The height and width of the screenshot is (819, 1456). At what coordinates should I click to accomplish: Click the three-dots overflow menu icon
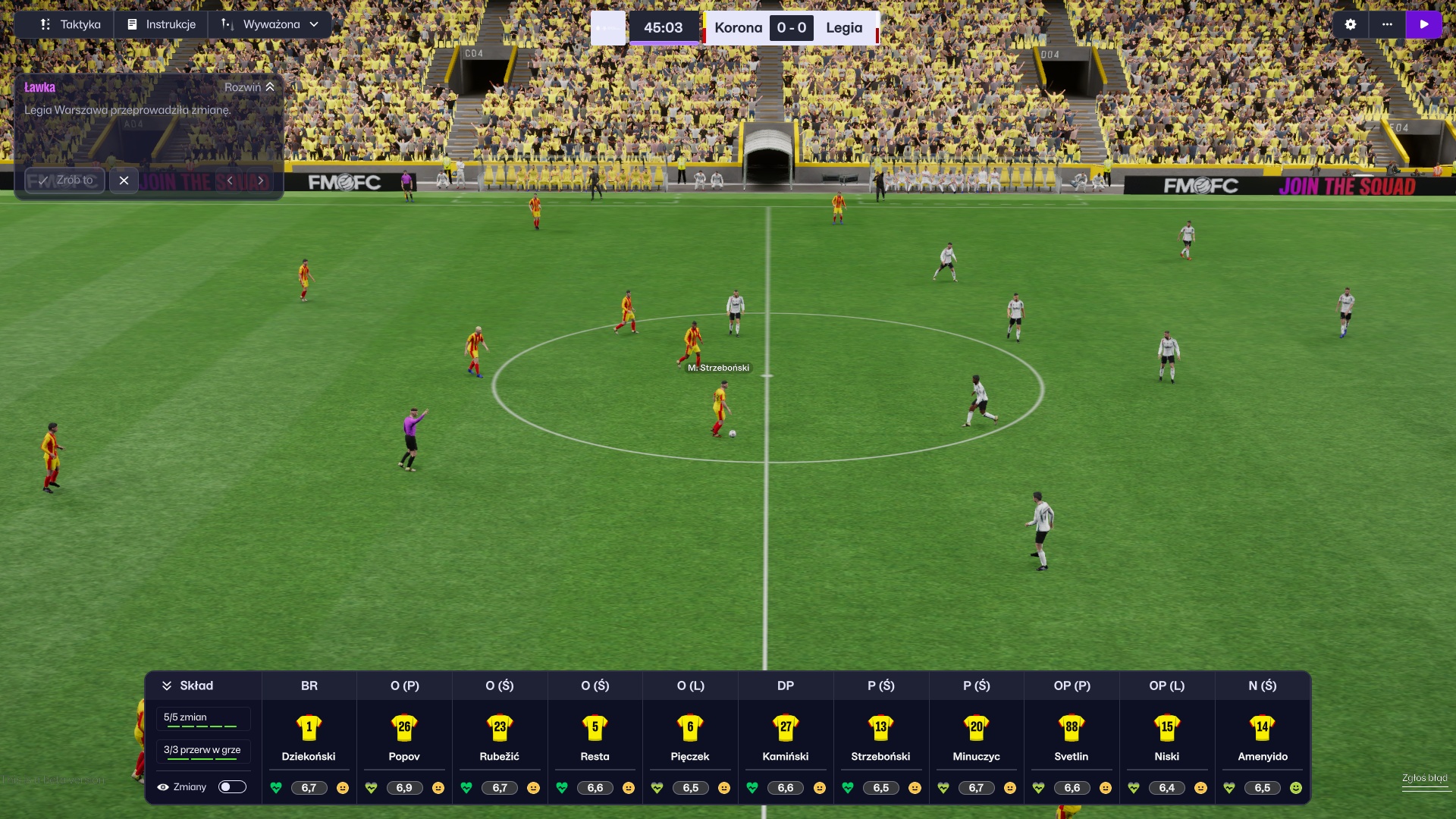[x=1388, y=24]
